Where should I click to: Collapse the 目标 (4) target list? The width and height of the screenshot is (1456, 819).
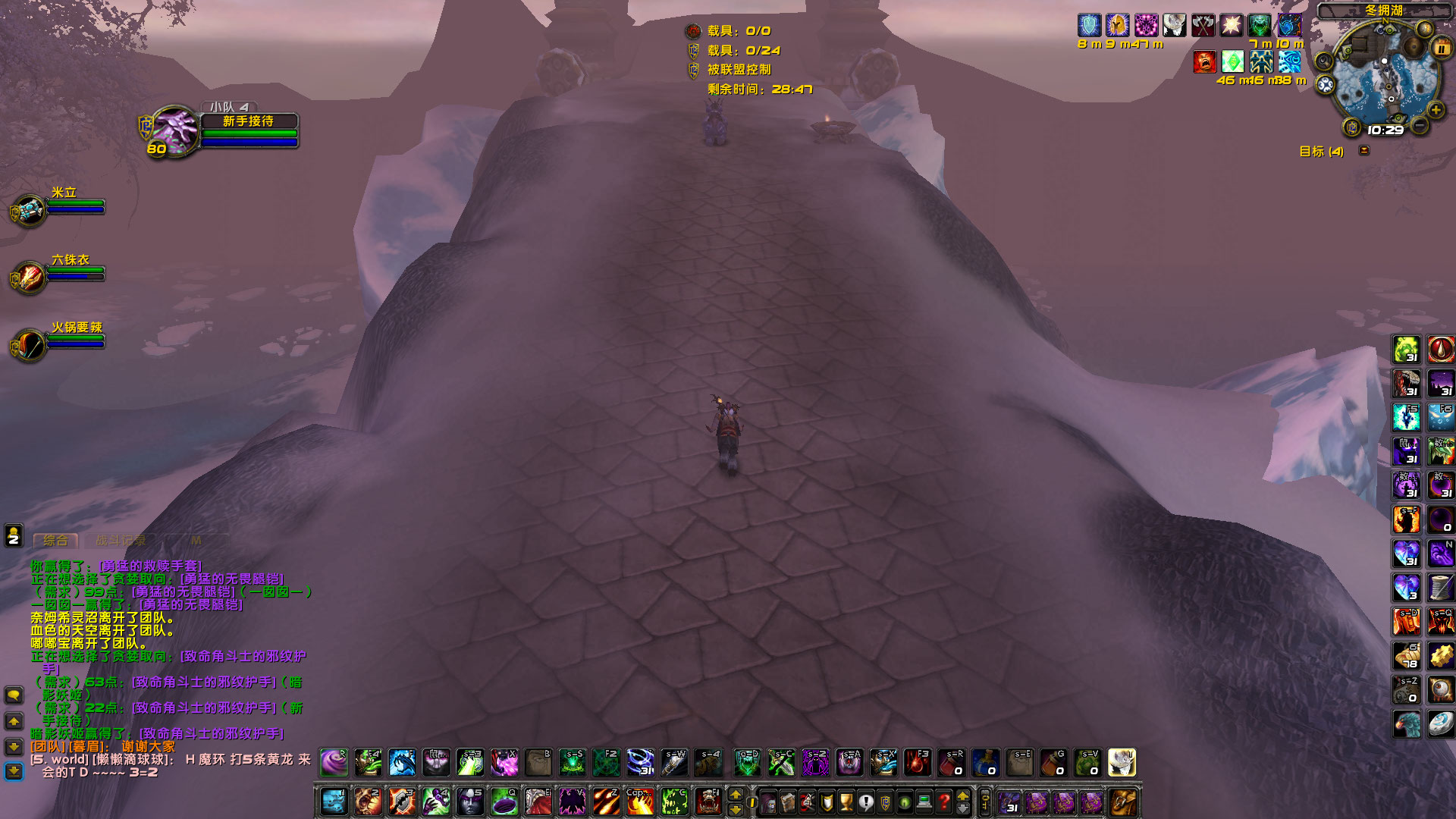1365,150
